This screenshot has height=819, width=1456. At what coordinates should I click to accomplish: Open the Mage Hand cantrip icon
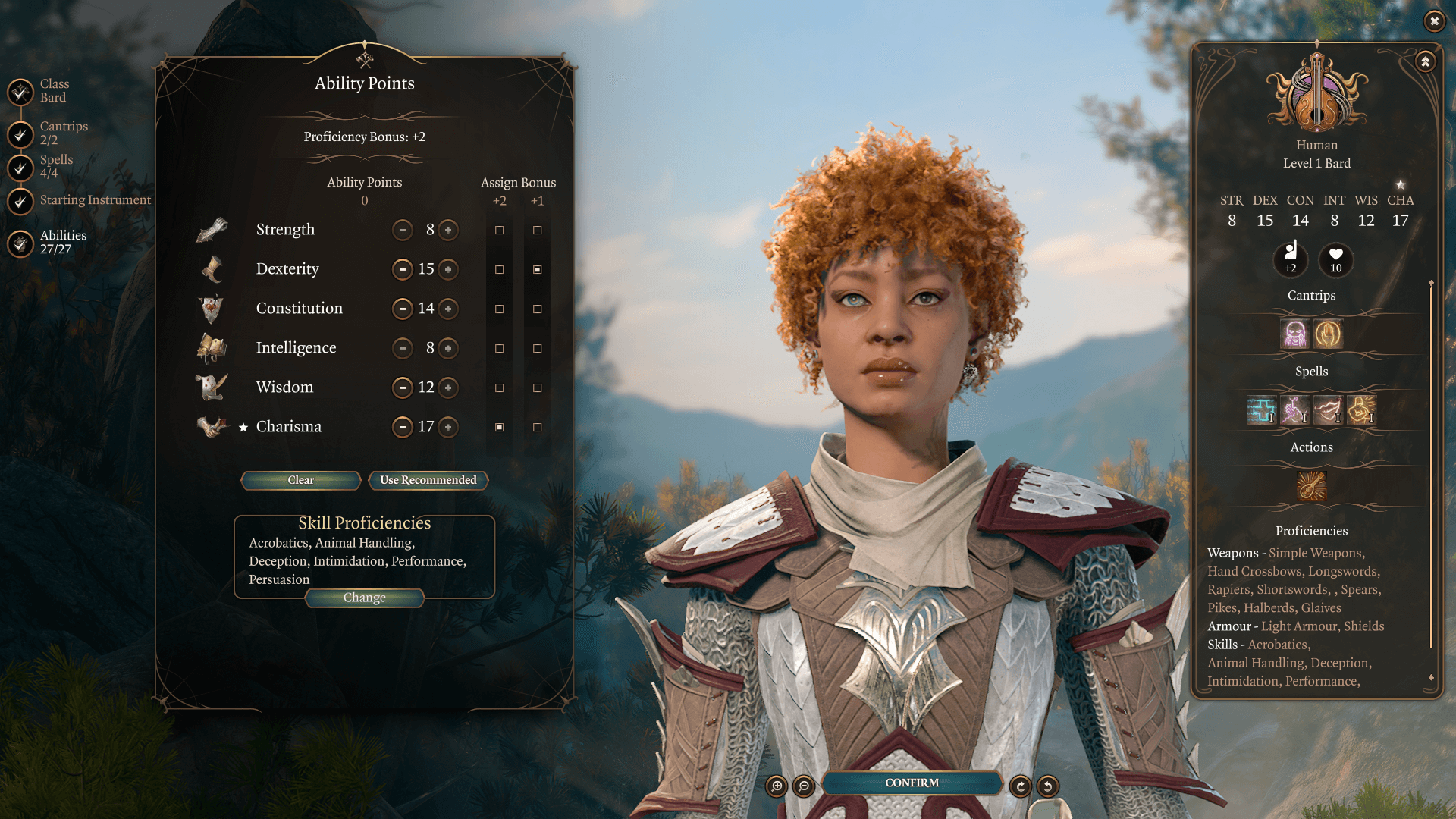click(x=1329, y=334)
